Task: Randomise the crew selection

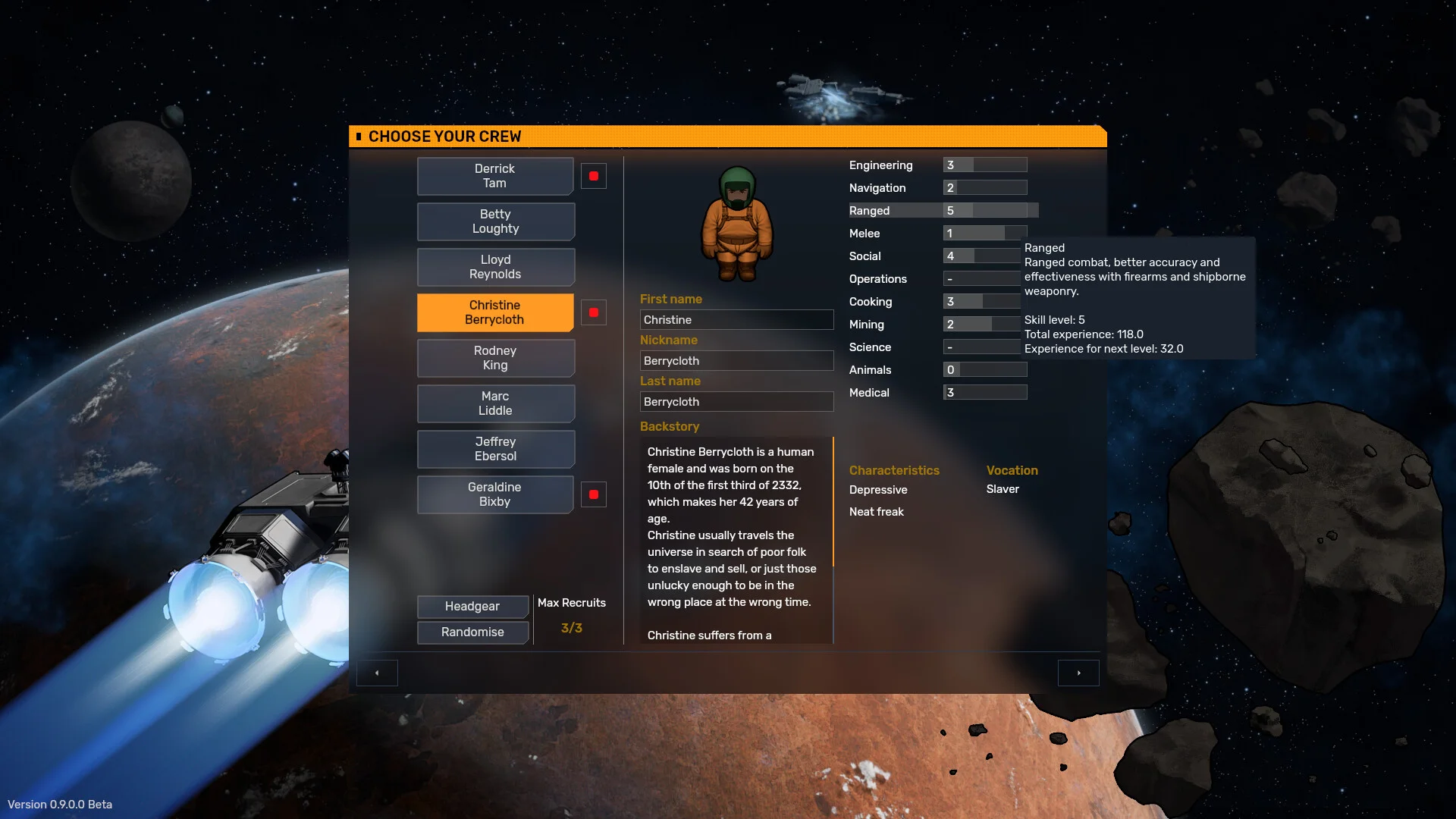Action: pyautogui.click(x=472, y=632)
